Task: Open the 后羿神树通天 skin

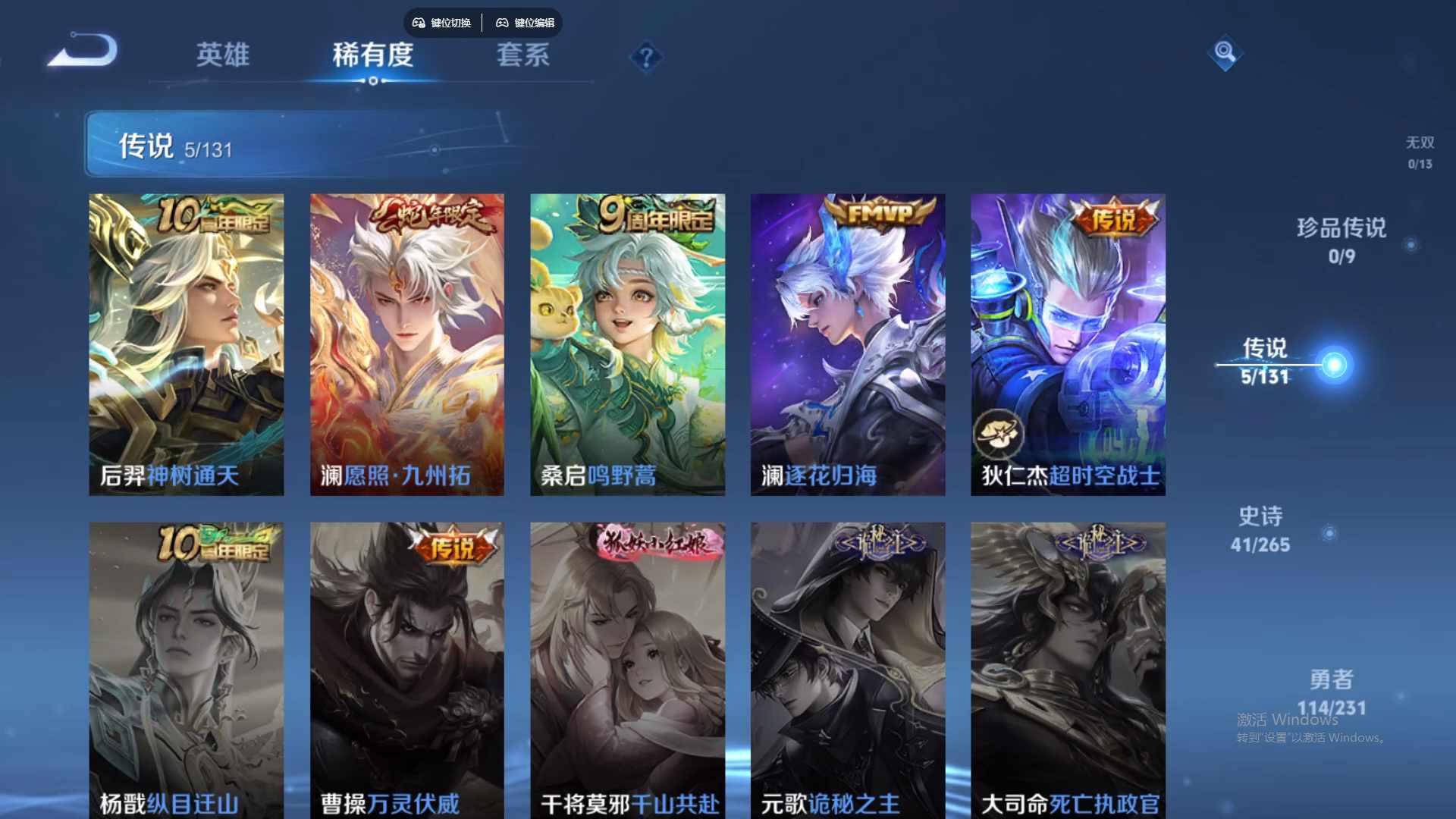Action: coord(186,345)
